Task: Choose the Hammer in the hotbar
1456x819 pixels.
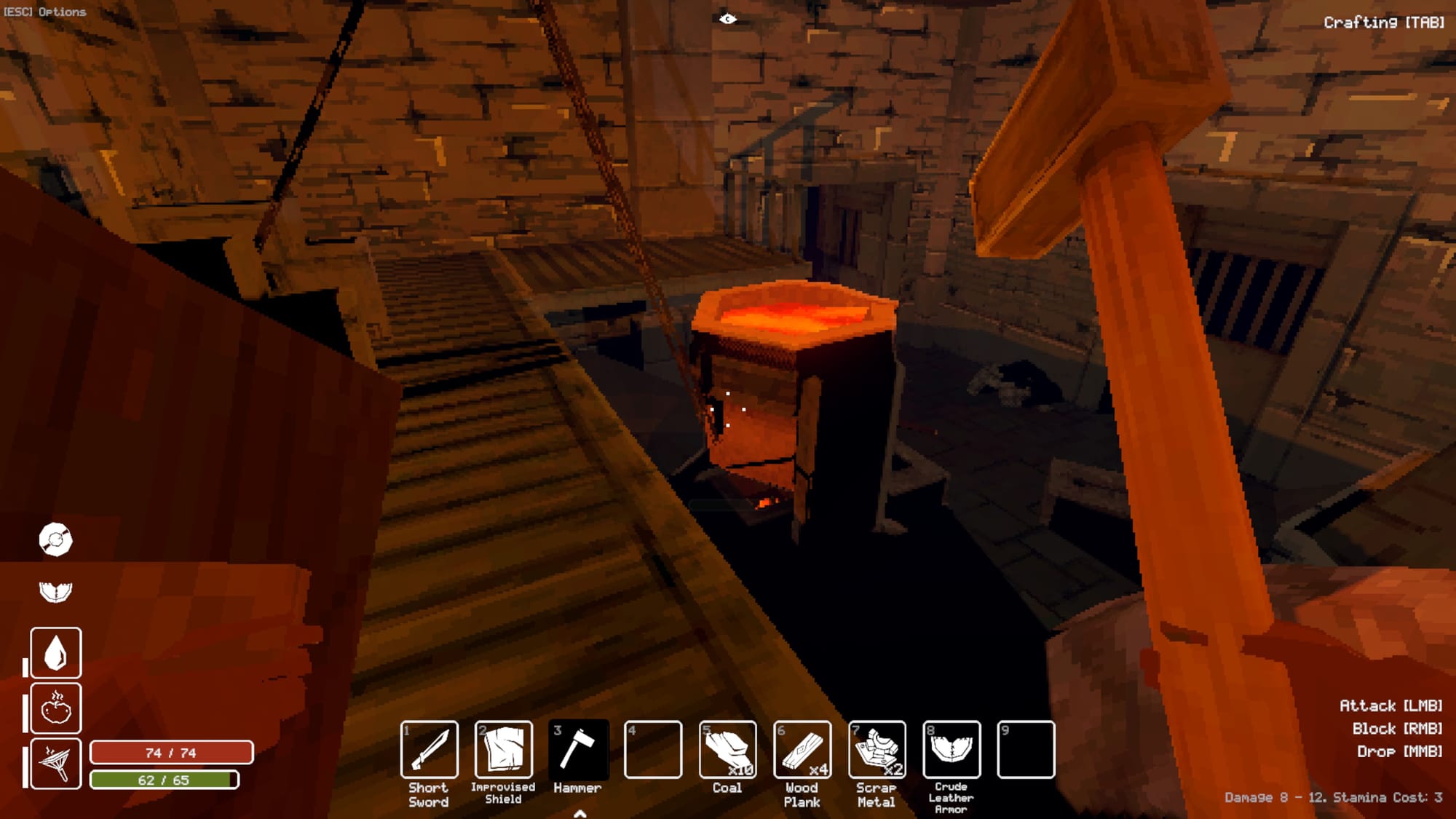Action: (578, 749)
